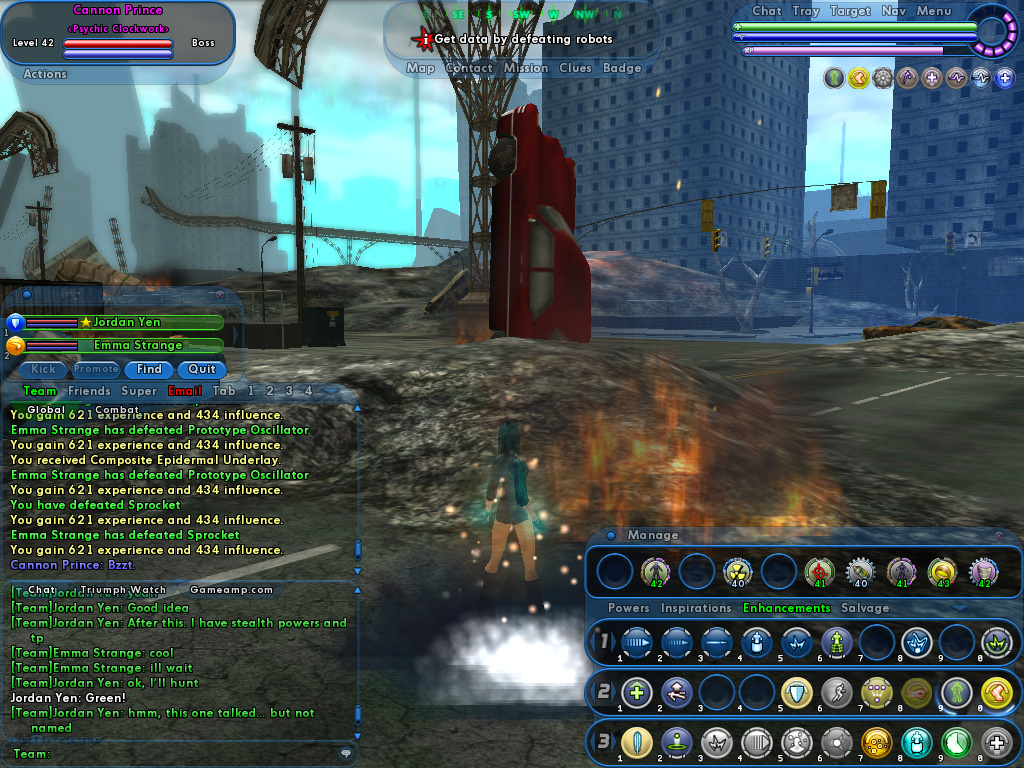Switch to the Friends tab

[89, 391]
